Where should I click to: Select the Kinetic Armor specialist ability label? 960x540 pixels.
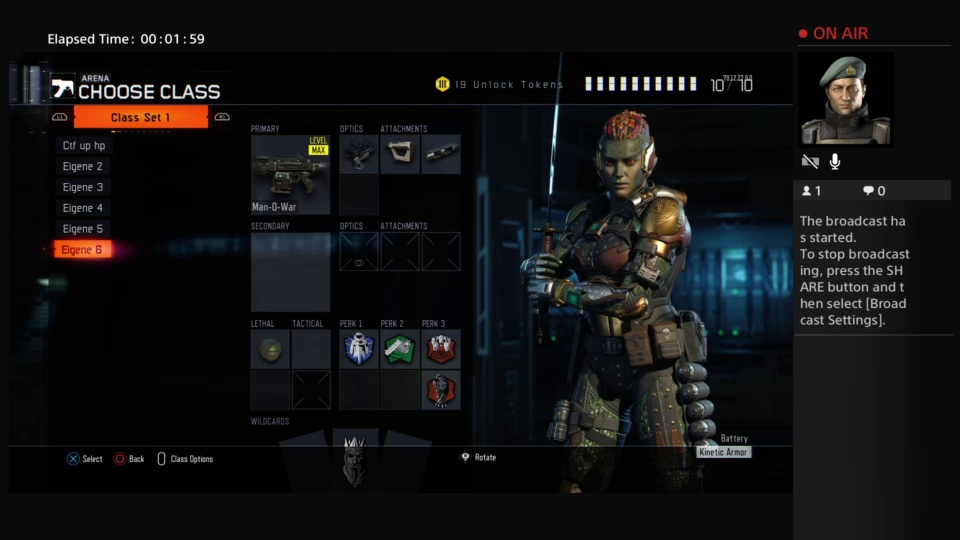coord(723,453)
